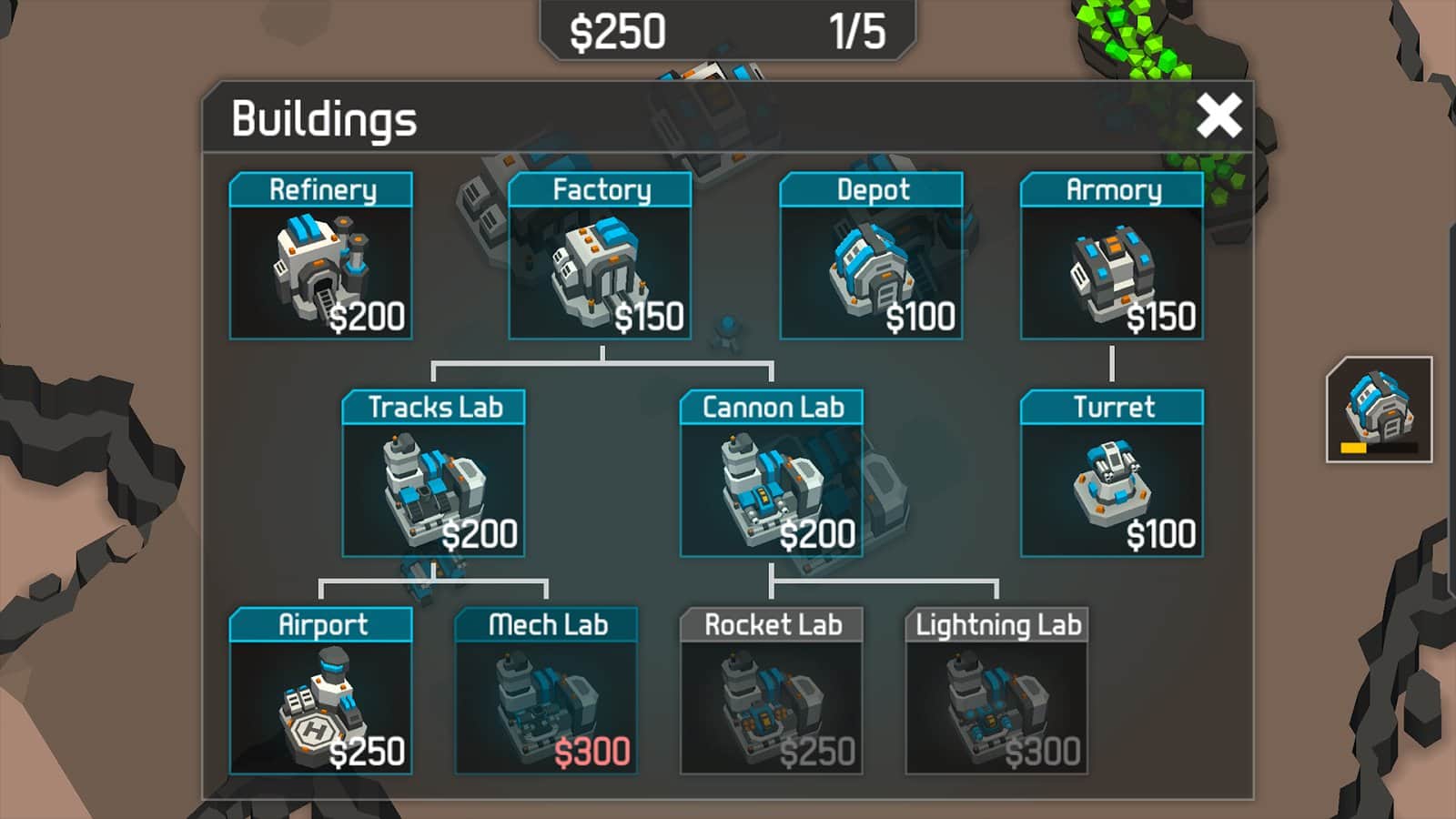The width and height of the screenshot is (1456, 819).
Task: Click the greyed Lightning Lab tile
Action: 996,692
